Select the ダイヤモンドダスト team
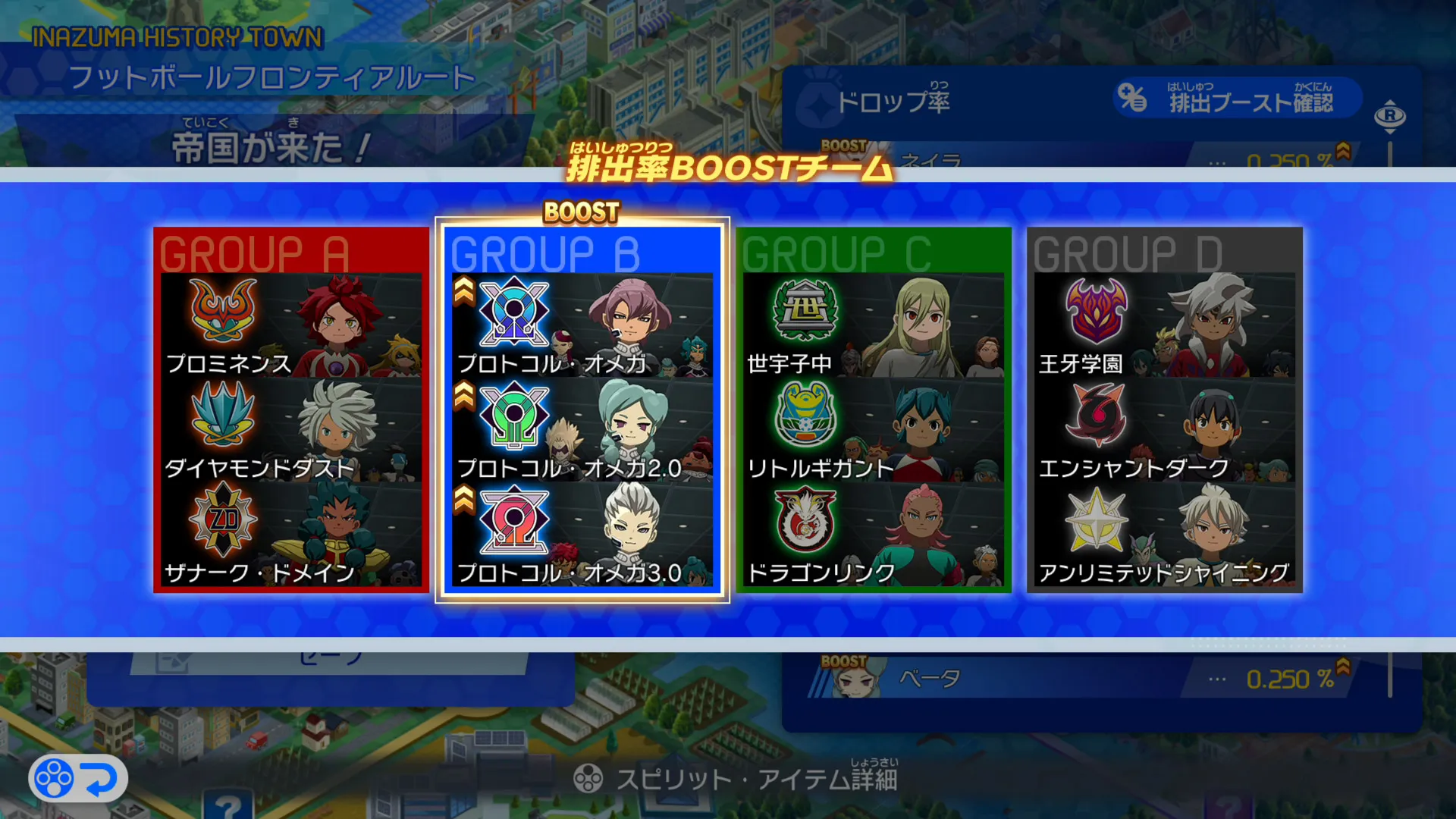The height and width of the screenshot is (819, 1456). pos(291,430)
